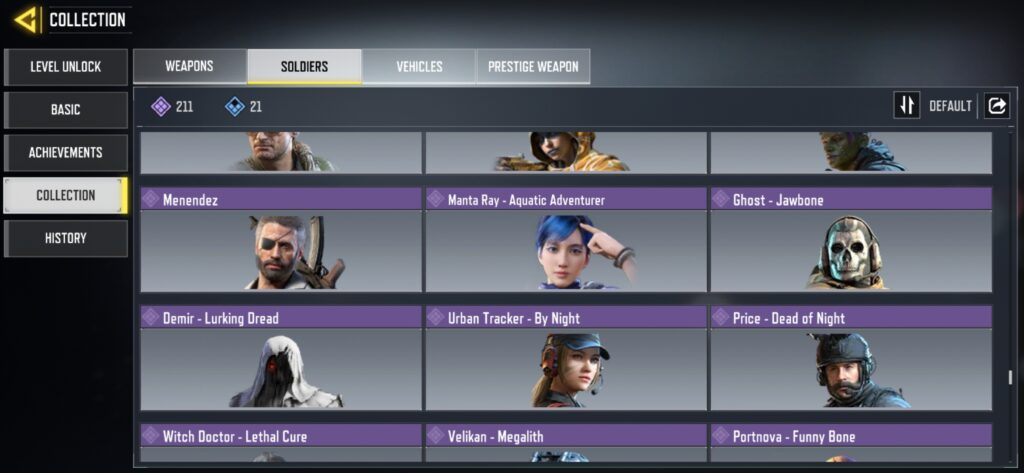Open the History section
The width and height of the screenshot is (1024, 473).
point(66,239)
